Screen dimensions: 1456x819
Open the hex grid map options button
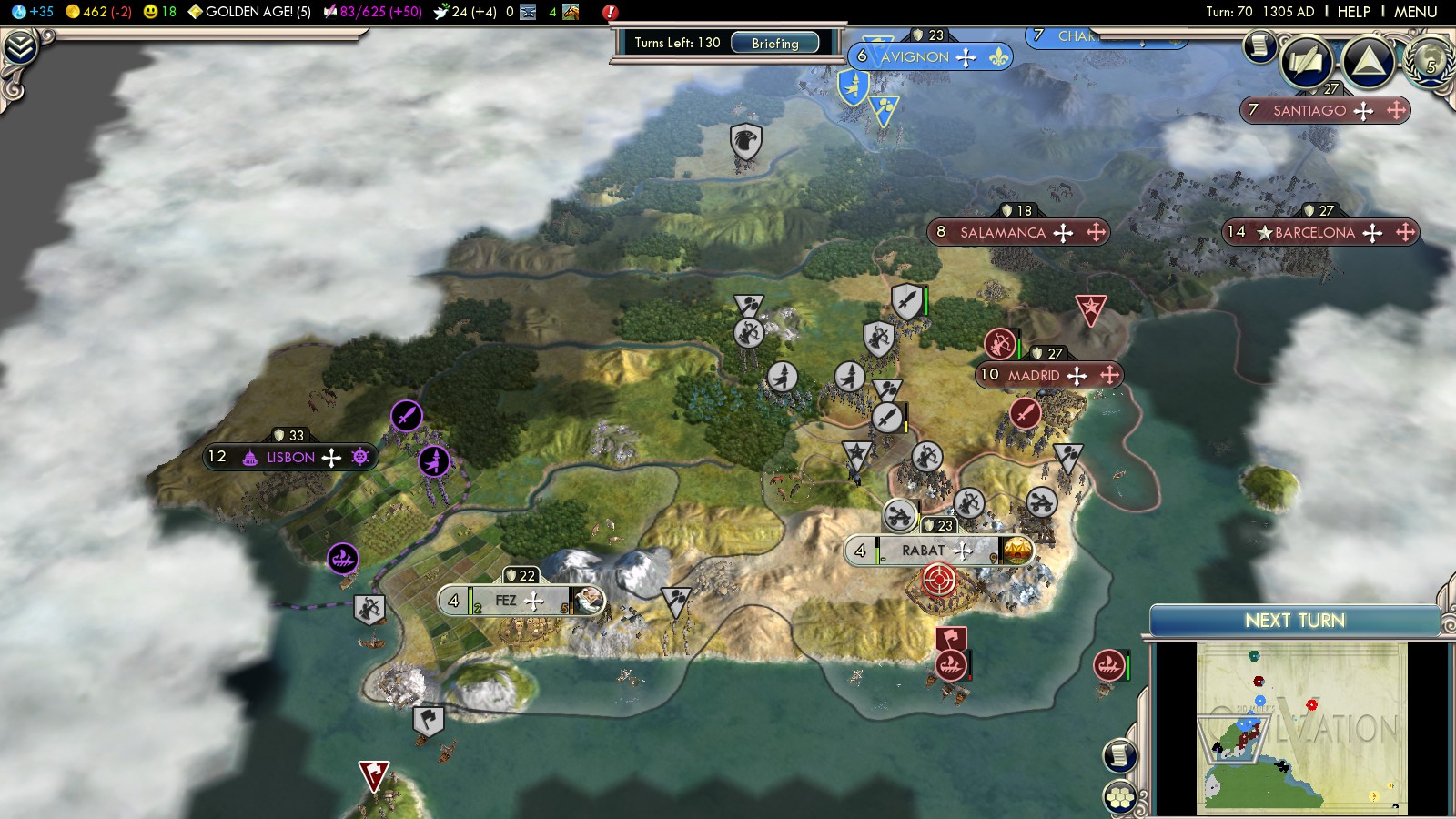click(x=1120, y=798)
